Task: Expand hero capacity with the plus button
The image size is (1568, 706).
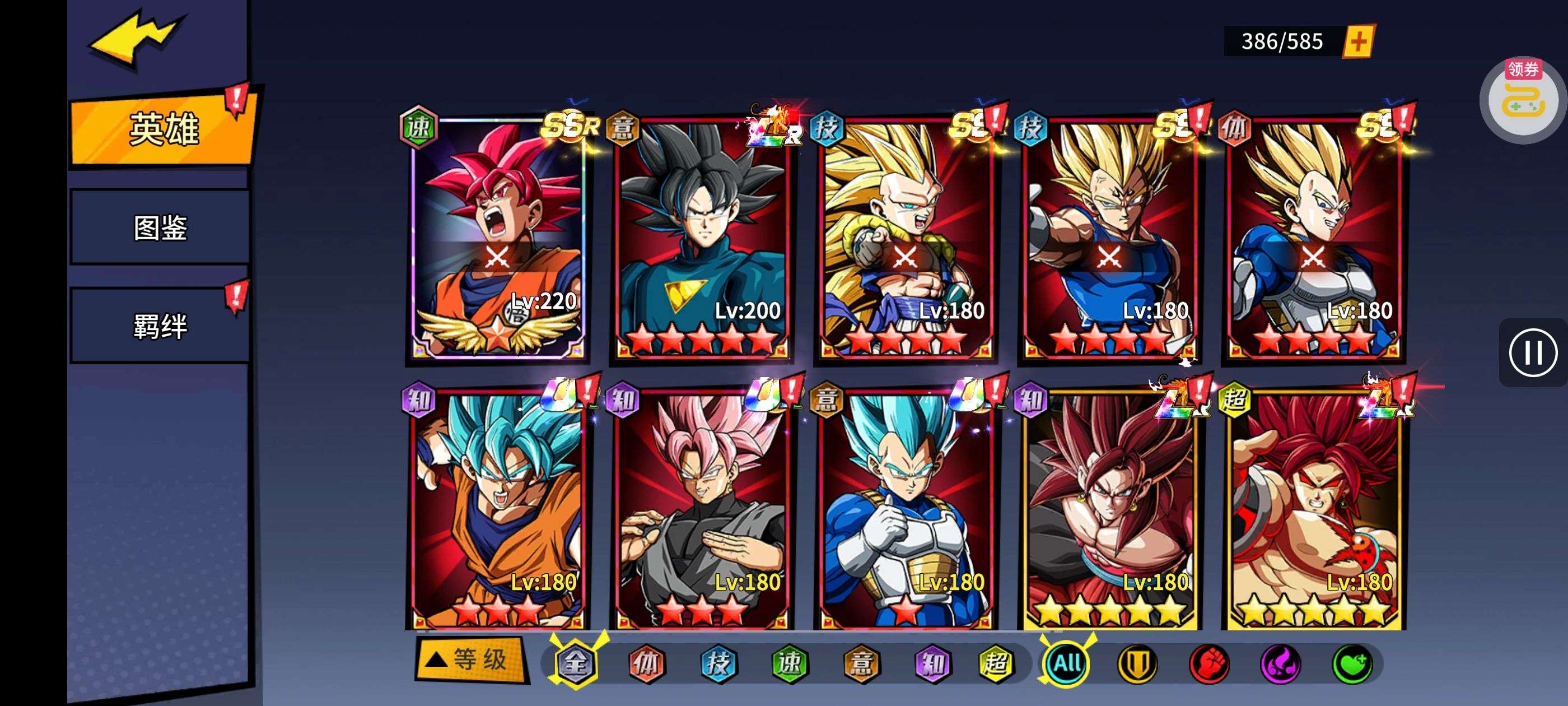Action: pyautogui.click(x=1358, y=42)
